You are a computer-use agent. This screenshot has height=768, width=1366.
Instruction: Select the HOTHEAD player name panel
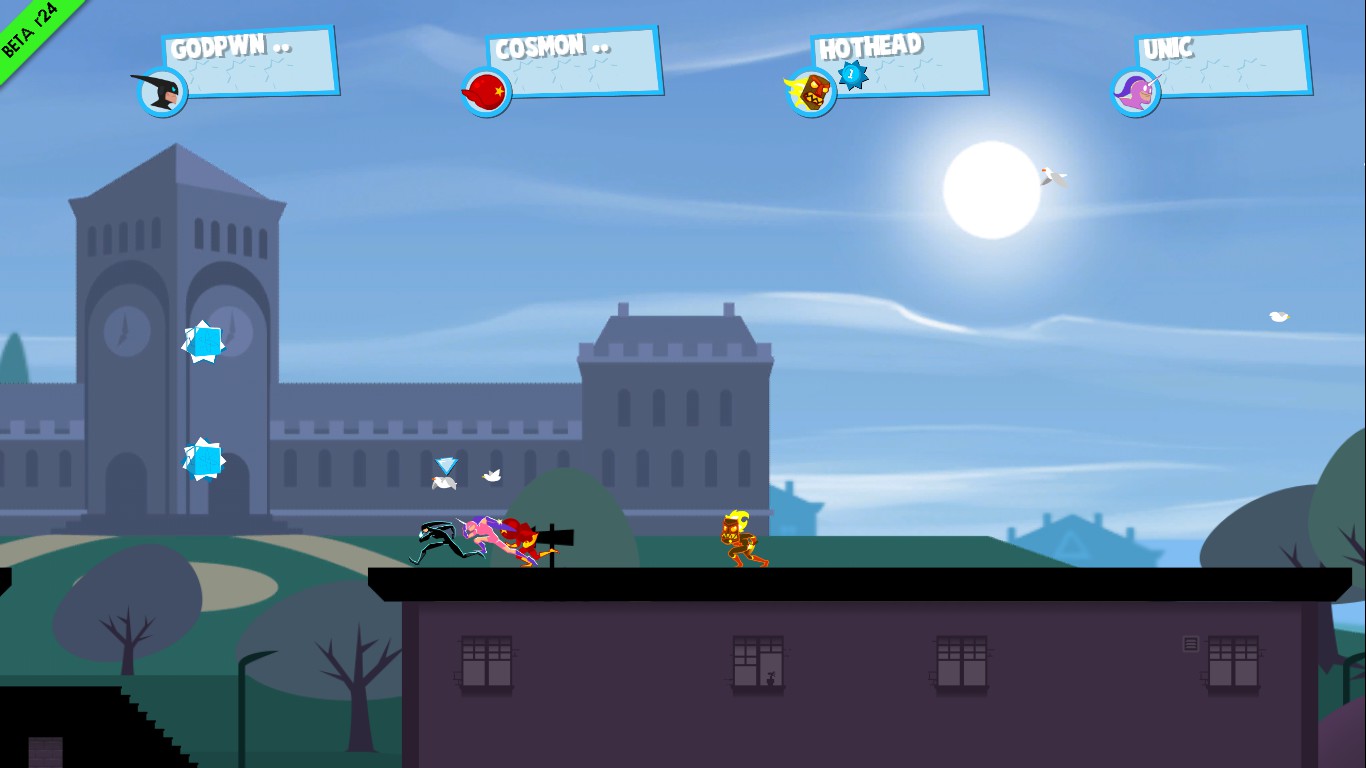[900, 62]
